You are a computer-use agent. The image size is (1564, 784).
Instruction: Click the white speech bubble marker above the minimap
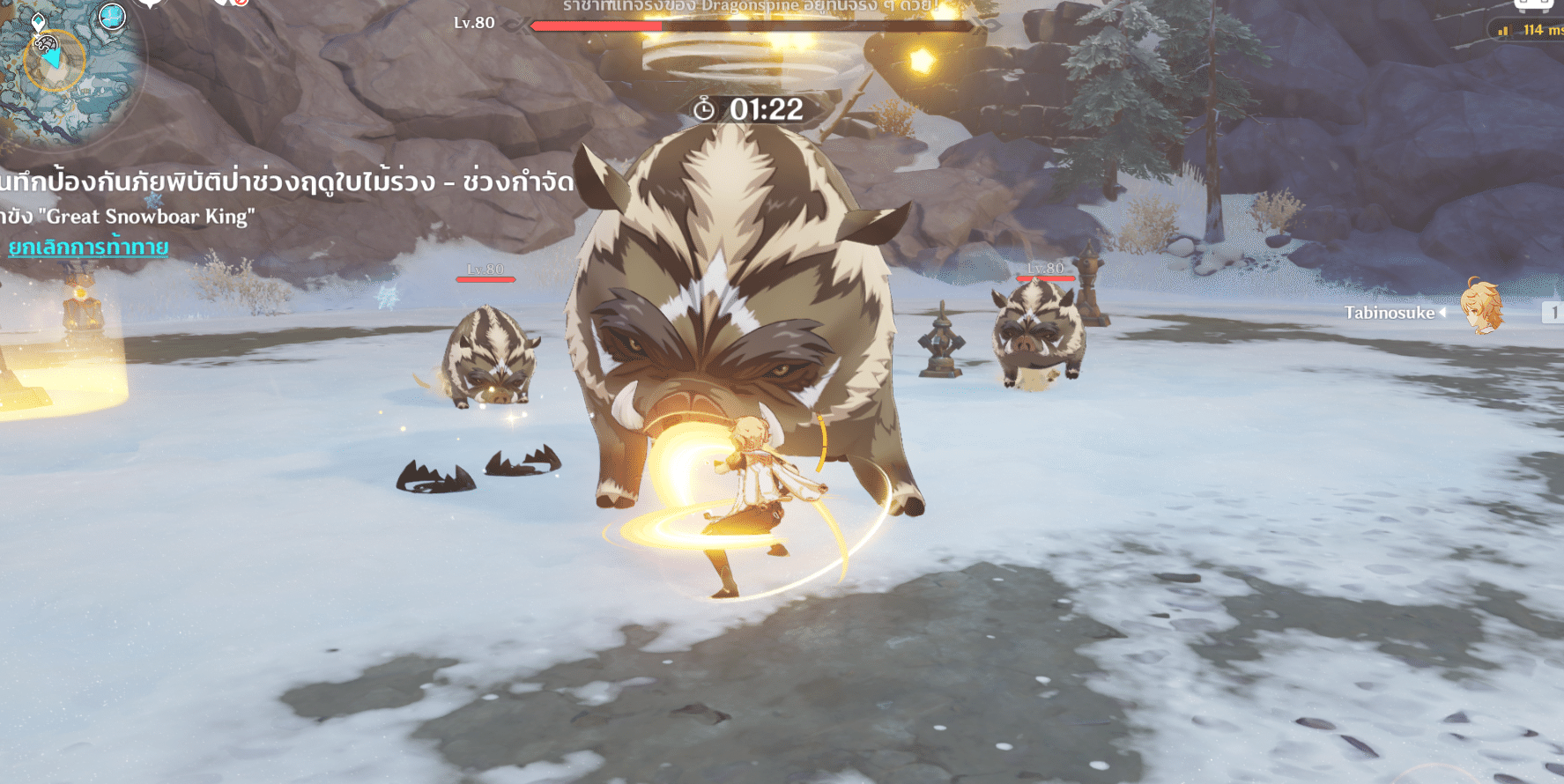pyautogui.click(x=150, y=5)
